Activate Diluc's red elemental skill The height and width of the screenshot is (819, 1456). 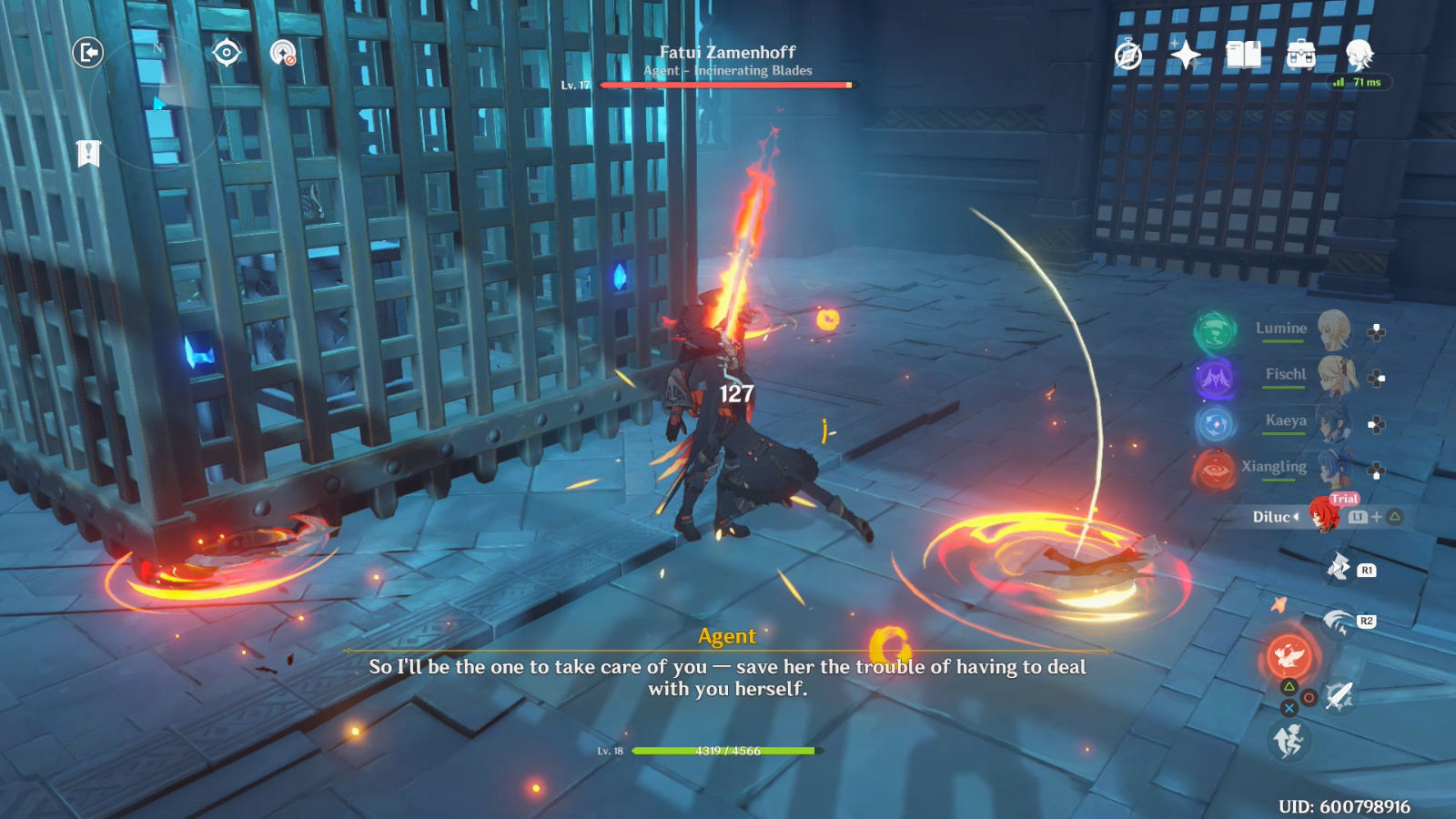tap(1289, 653)
